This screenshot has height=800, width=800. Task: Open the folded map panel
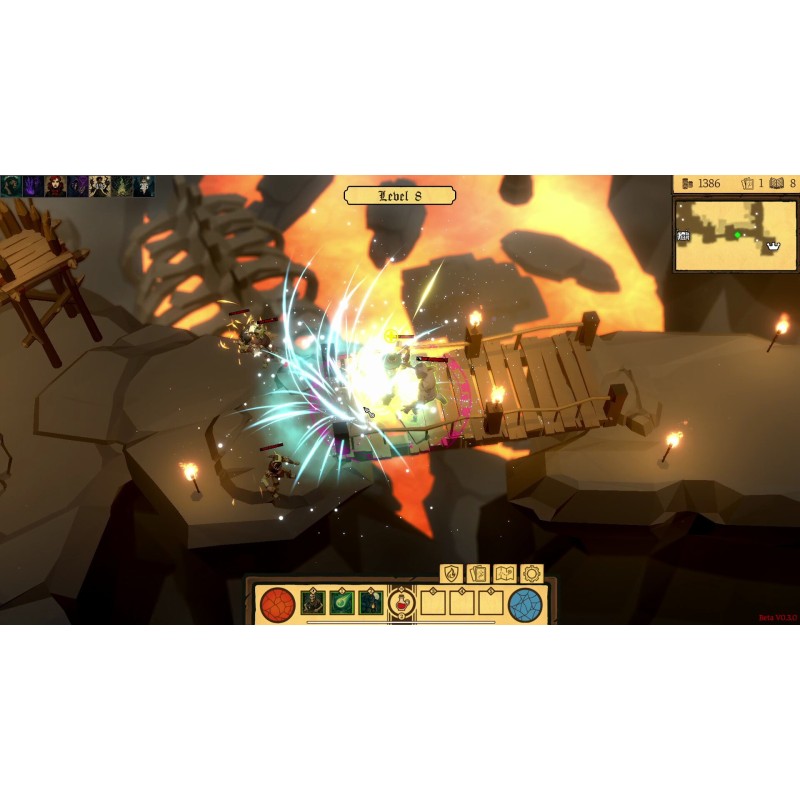point(504,574)
